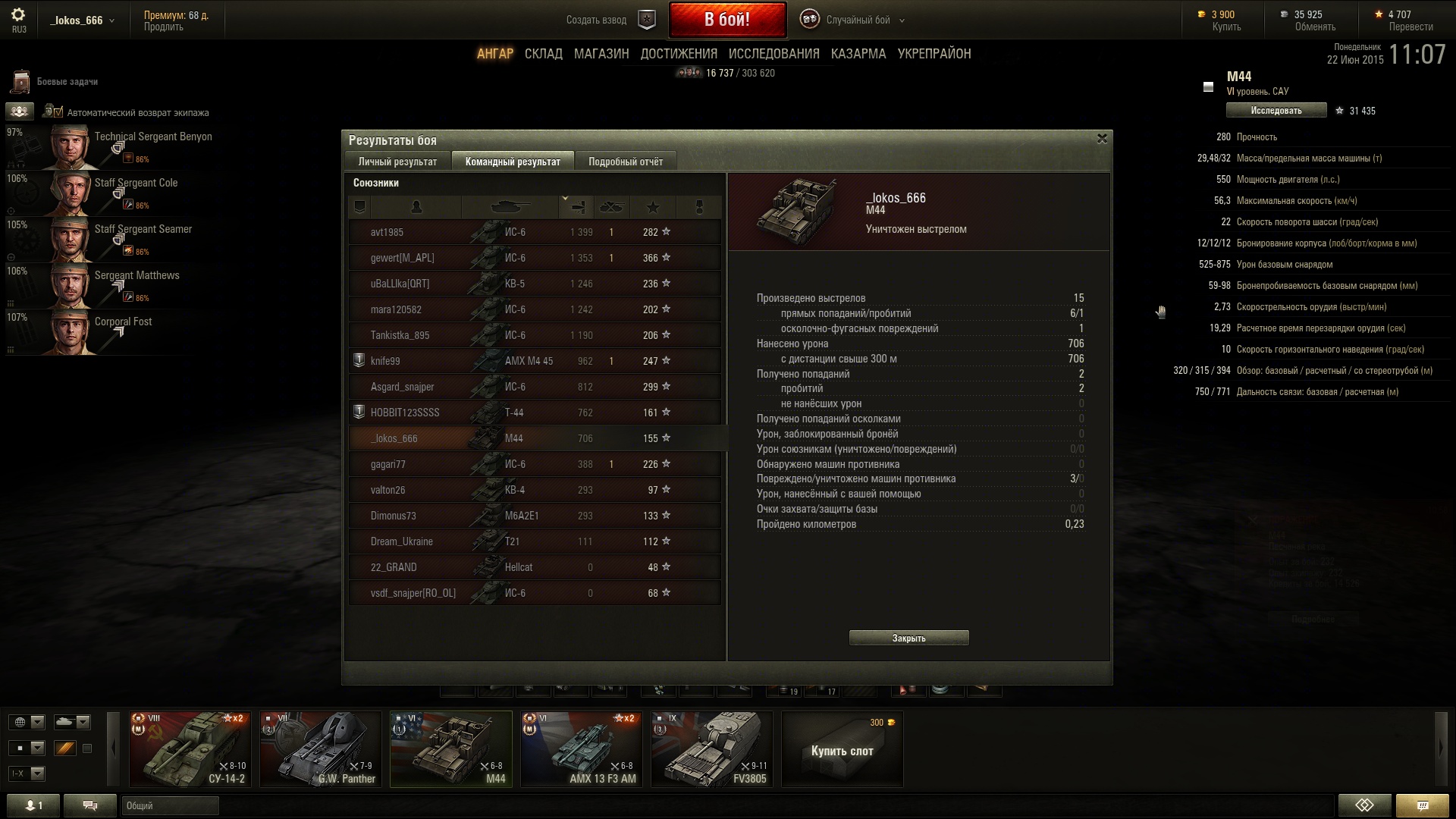Click the Общий chat input field

click(170, 805)
